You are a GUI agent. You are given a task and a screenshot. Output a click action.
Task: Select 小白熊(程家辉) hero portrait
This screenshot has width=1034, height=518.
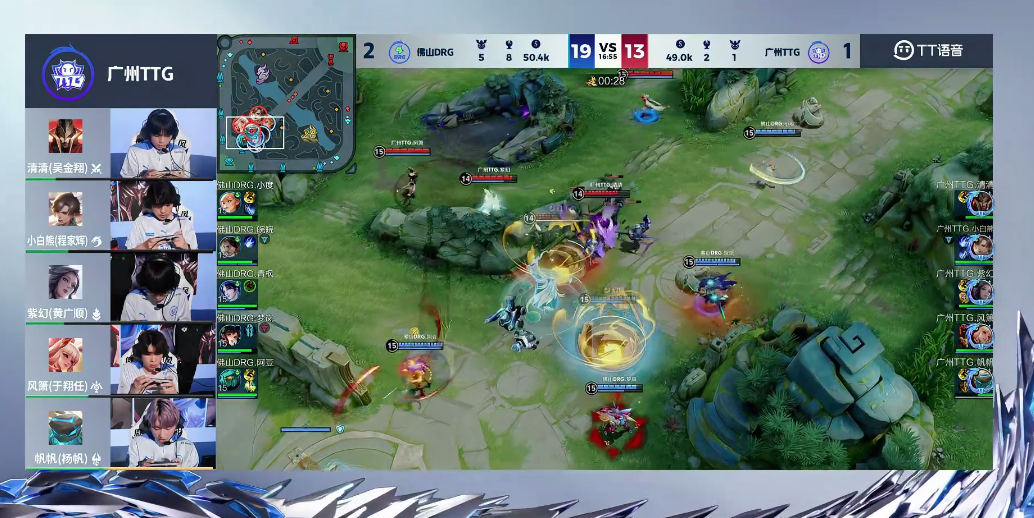click(x=66, y=208)
